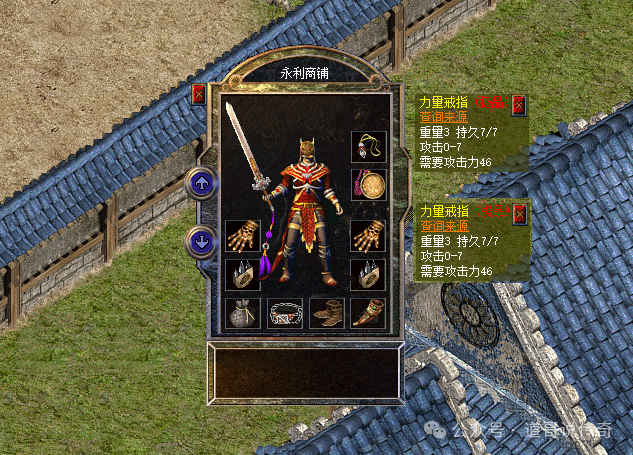Select the cloth pouch slot
The height and width of the screenshot is (455, 633).
[243, 313]
